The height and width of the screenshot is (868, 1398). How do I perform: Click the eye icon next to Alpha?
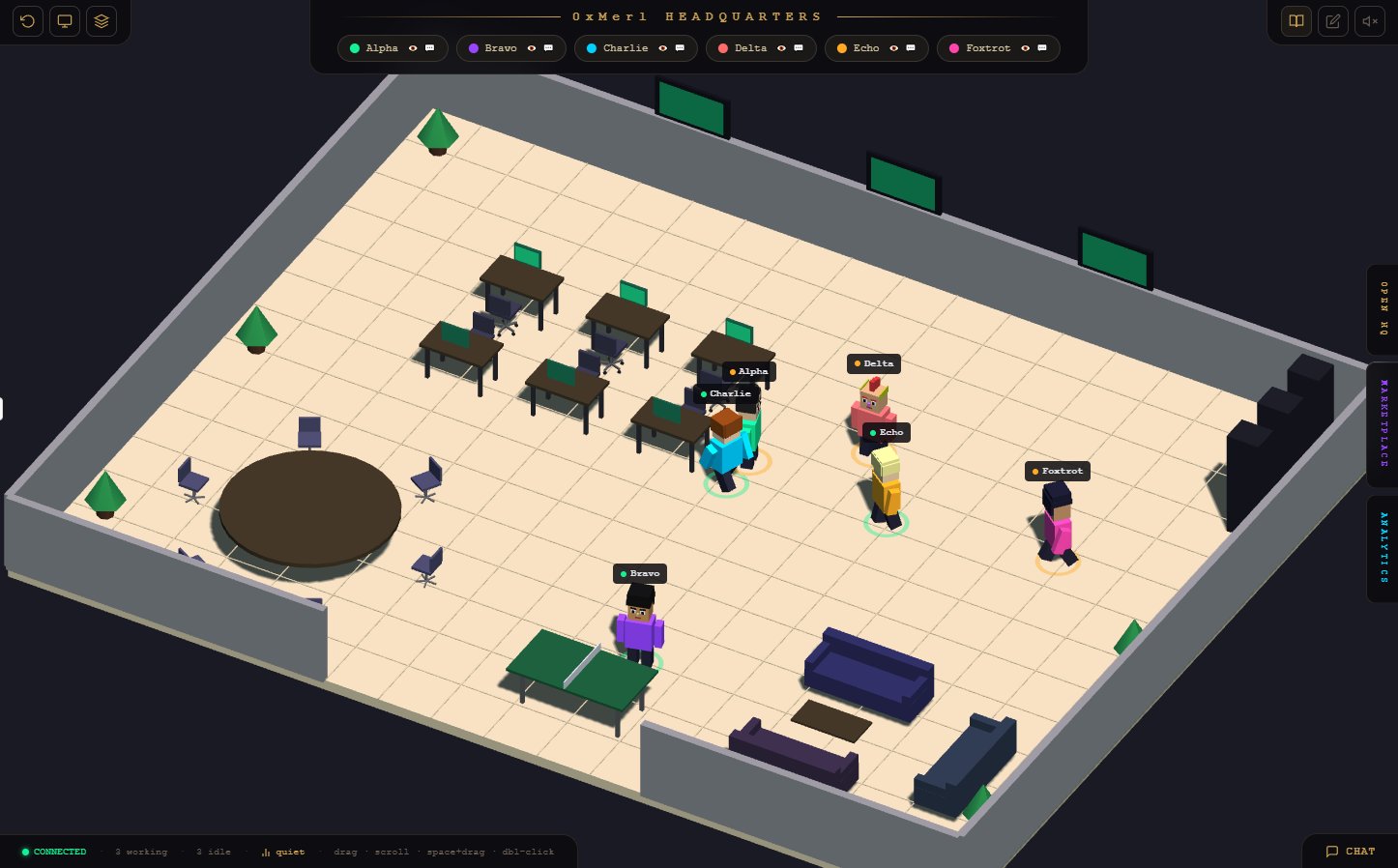click(x=413, y=48)
